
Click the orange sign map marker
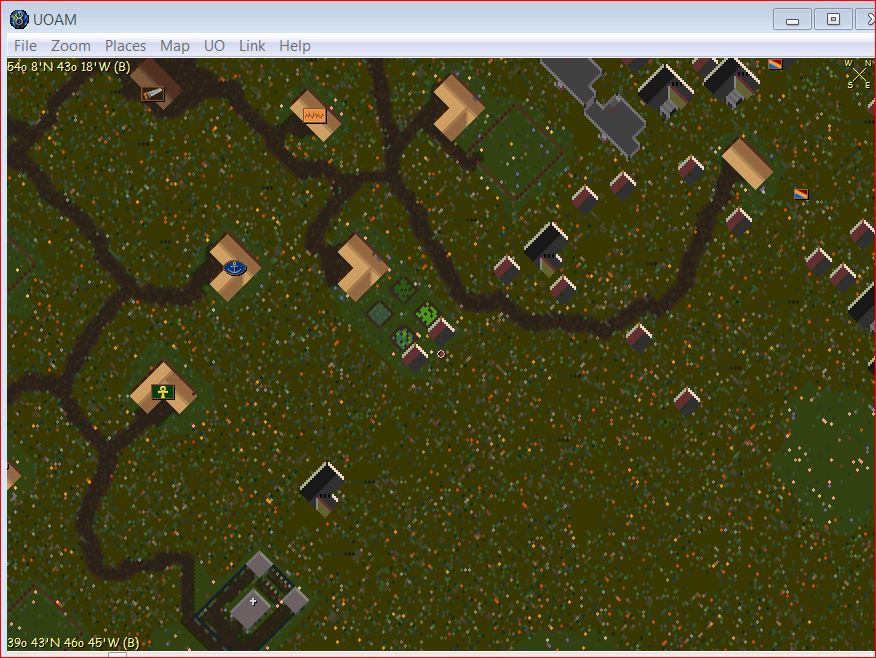(314, 116)
